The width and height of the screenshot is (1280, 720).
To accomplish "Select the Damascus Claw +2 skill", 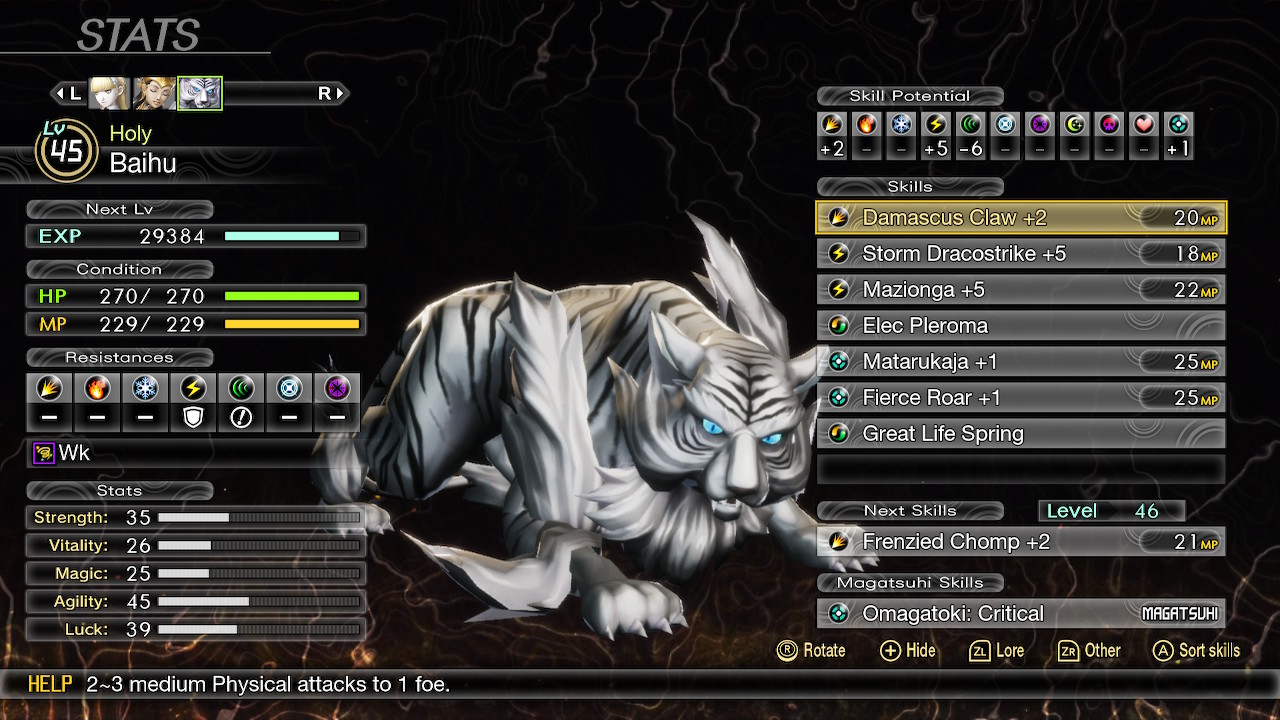I will (1021, 218).
